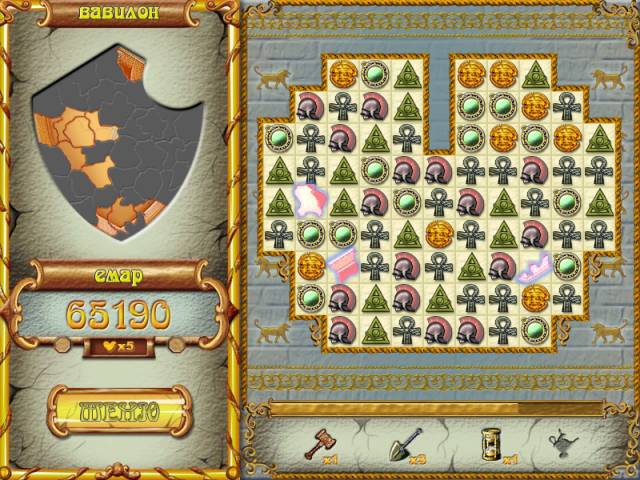Image resolution: width=640 pixels, height=480 pixels.
Task: Select the pink column-shaped artifact piece tile
Action: [342, 265]
